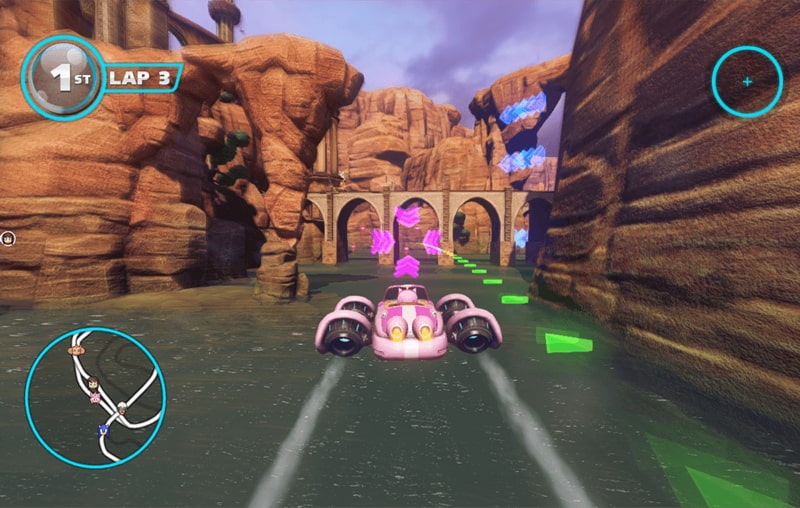Click the pink Amy marker on the minimap
The width and height of the screenshot is (800, 508).
tap(94, 395)
